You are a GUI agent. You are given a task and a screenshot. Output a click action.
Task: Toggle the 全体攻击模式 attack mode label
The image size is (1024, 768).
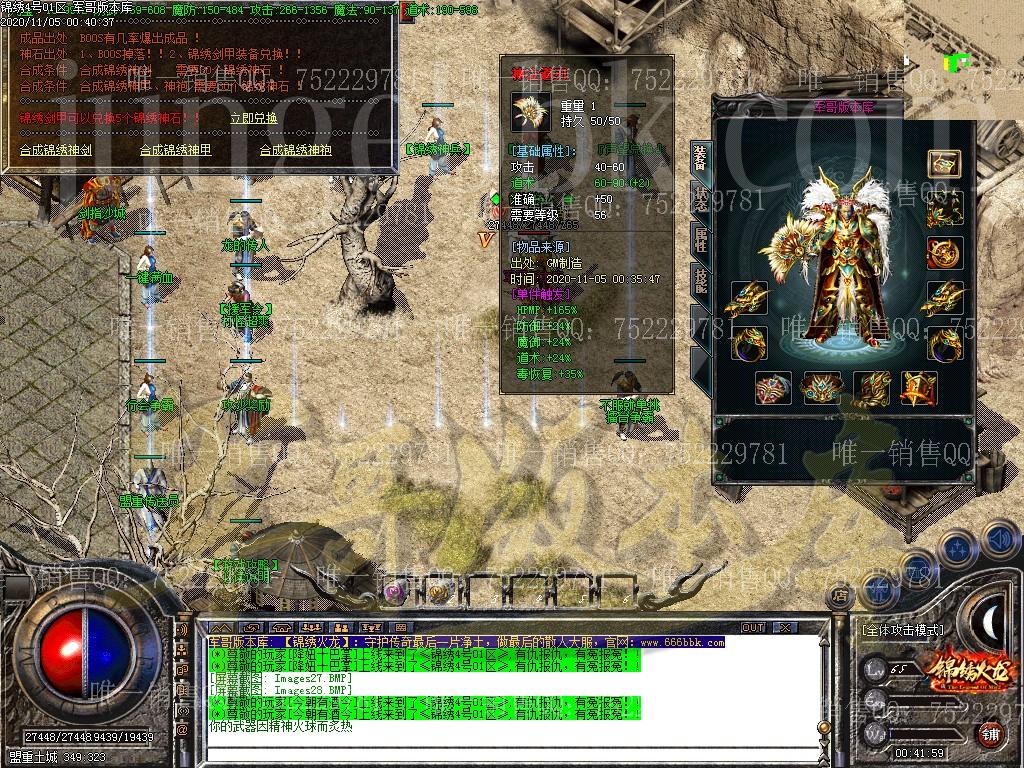coord(902,630)
